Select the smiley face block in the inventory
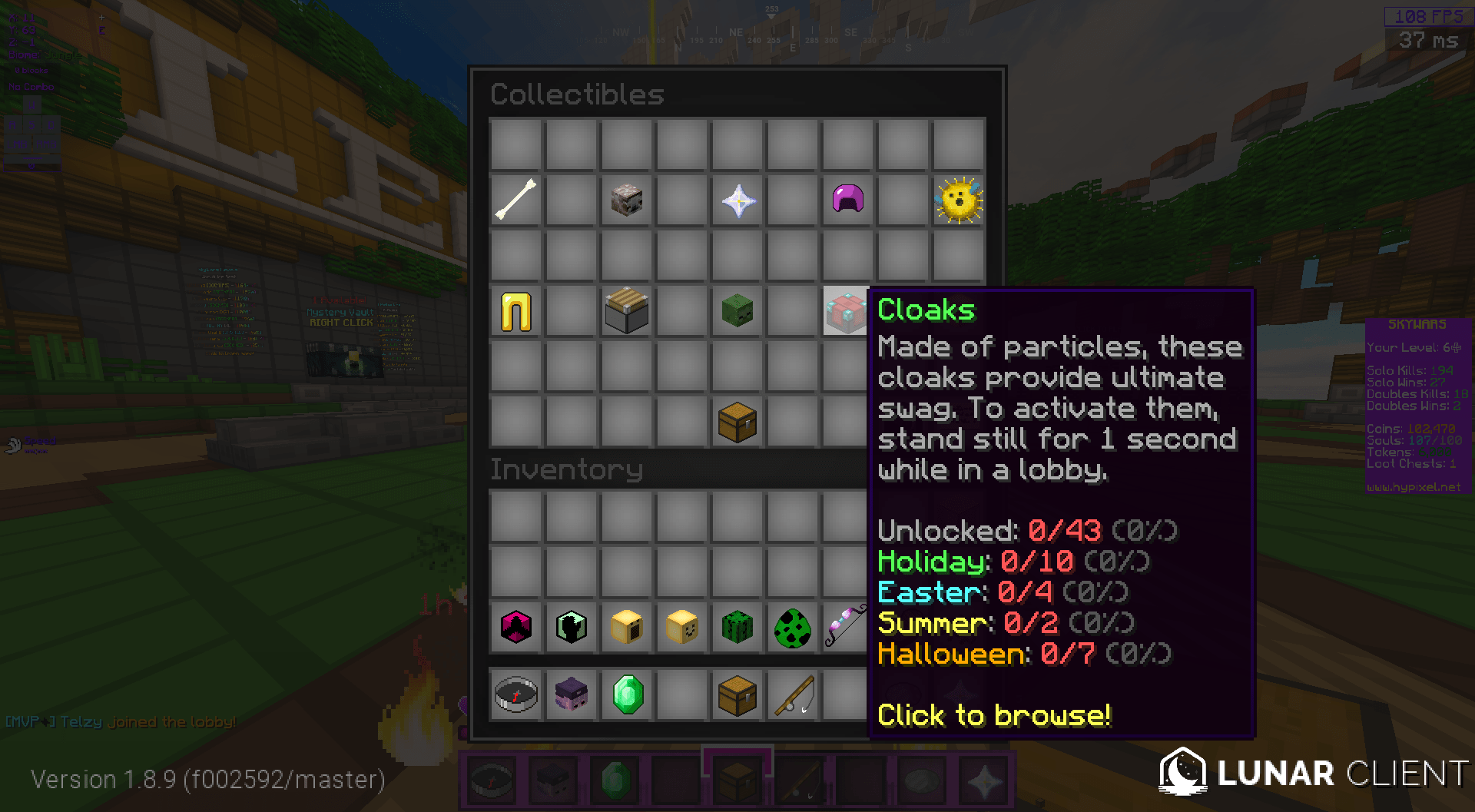1475x812 pixels. click(x=681, y=628)
